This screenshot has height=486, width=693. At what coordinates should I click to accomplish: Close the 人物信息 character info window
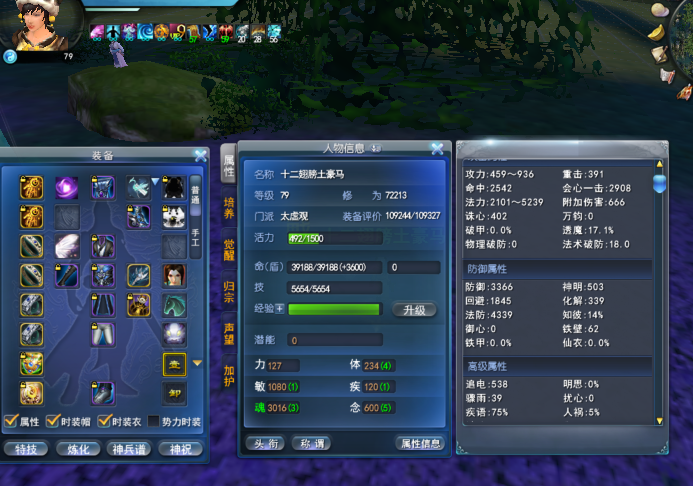pyautogui.click(x=437, y=149)
